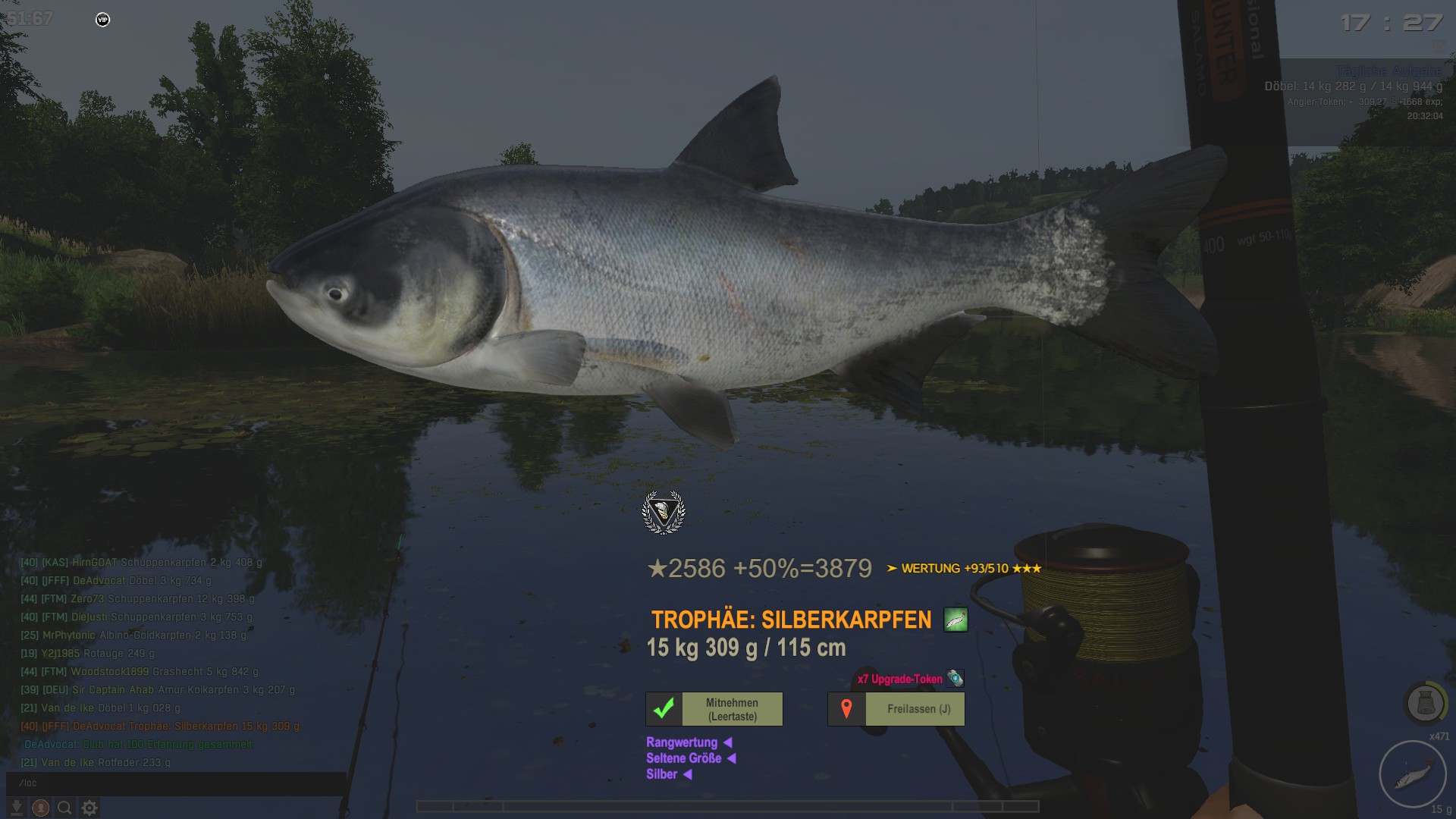
Task: Open the daily task Döbel tracker
Action: tap(1353, 87)
